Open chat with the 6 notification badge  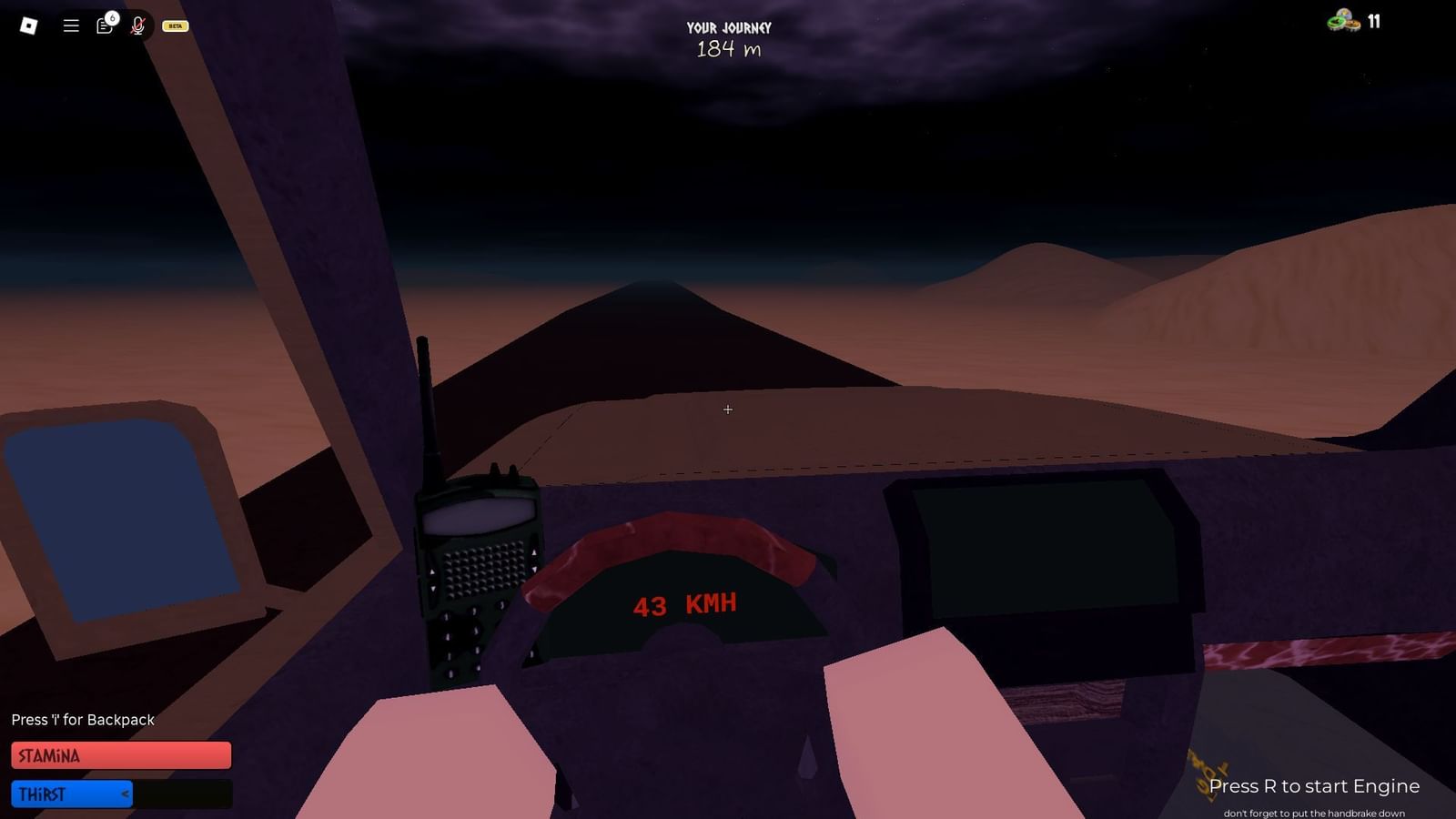click(x=103, y=26)
